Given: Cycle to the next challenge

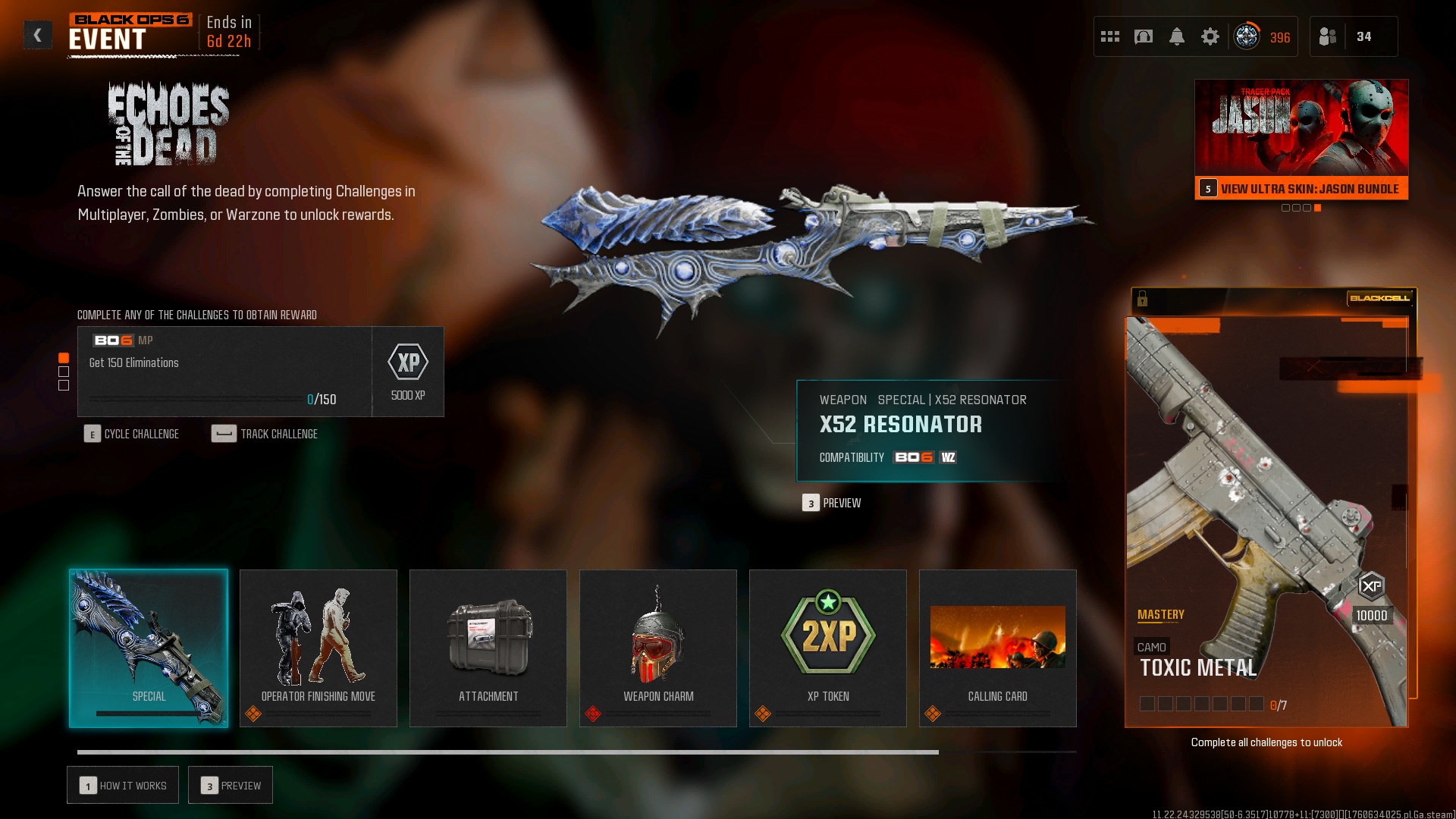Looking at the screenshot, I should pyautogui.click(x=132, y=434).
